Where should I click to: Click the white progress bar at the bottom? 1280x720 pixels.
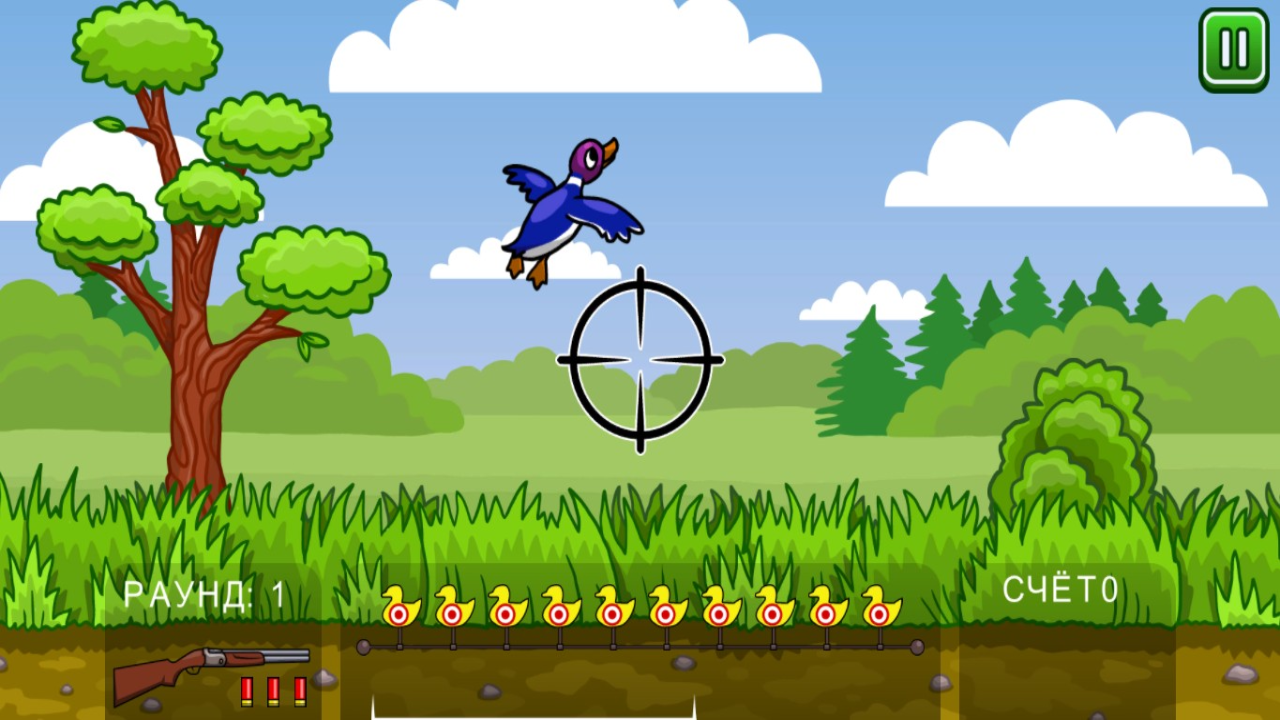pos(534,716)
